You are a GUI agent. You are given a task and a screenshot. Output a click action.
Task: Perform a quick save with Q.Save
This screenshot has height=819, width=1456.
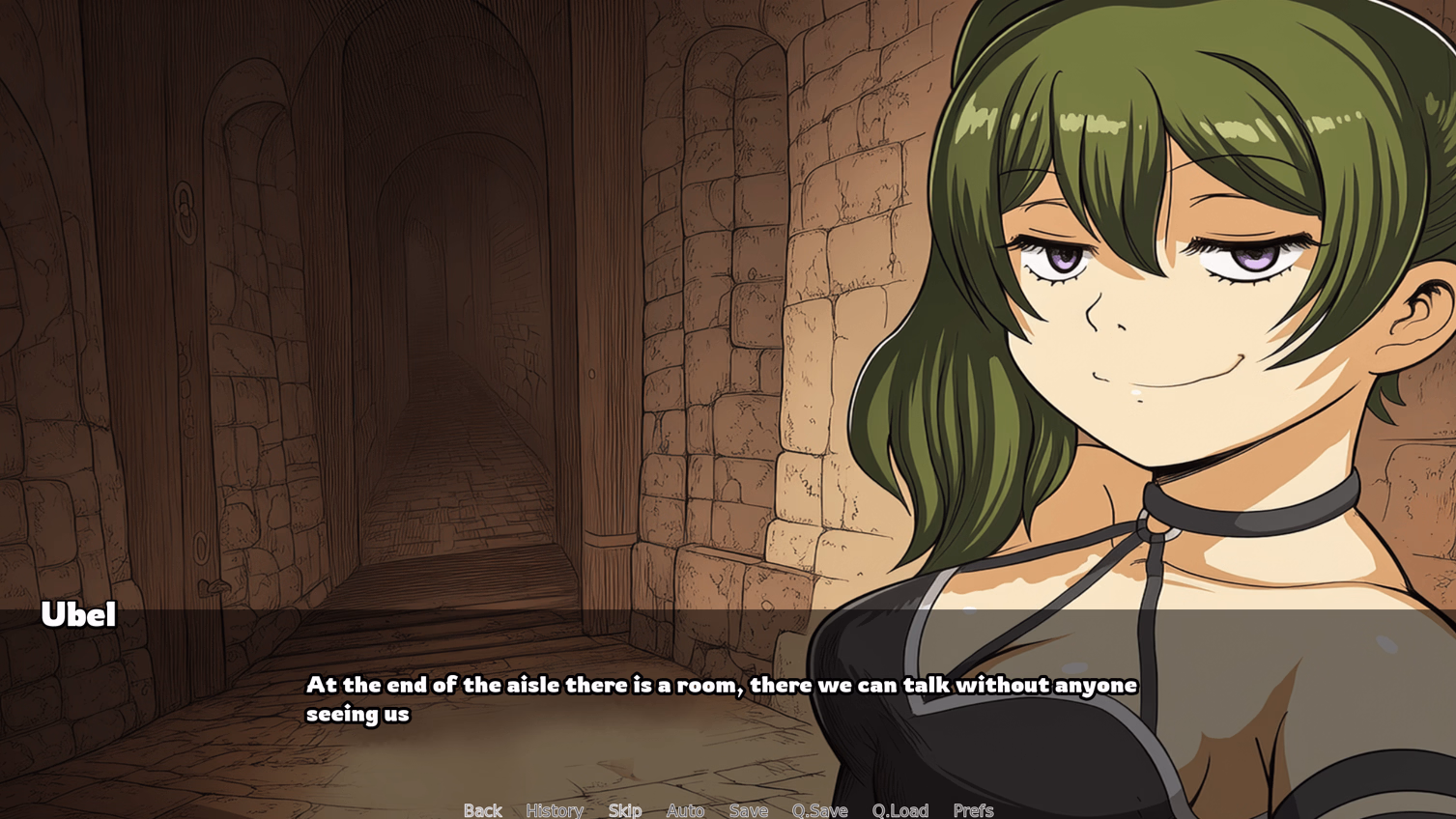pos(819,810)
